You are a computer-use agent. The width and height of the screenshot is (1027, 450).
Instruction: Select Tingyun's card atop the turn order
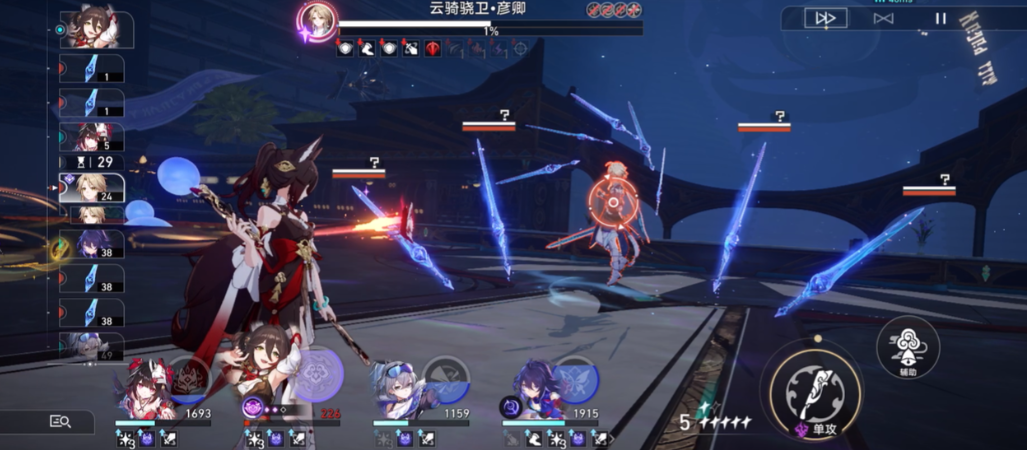coord(91,28)
